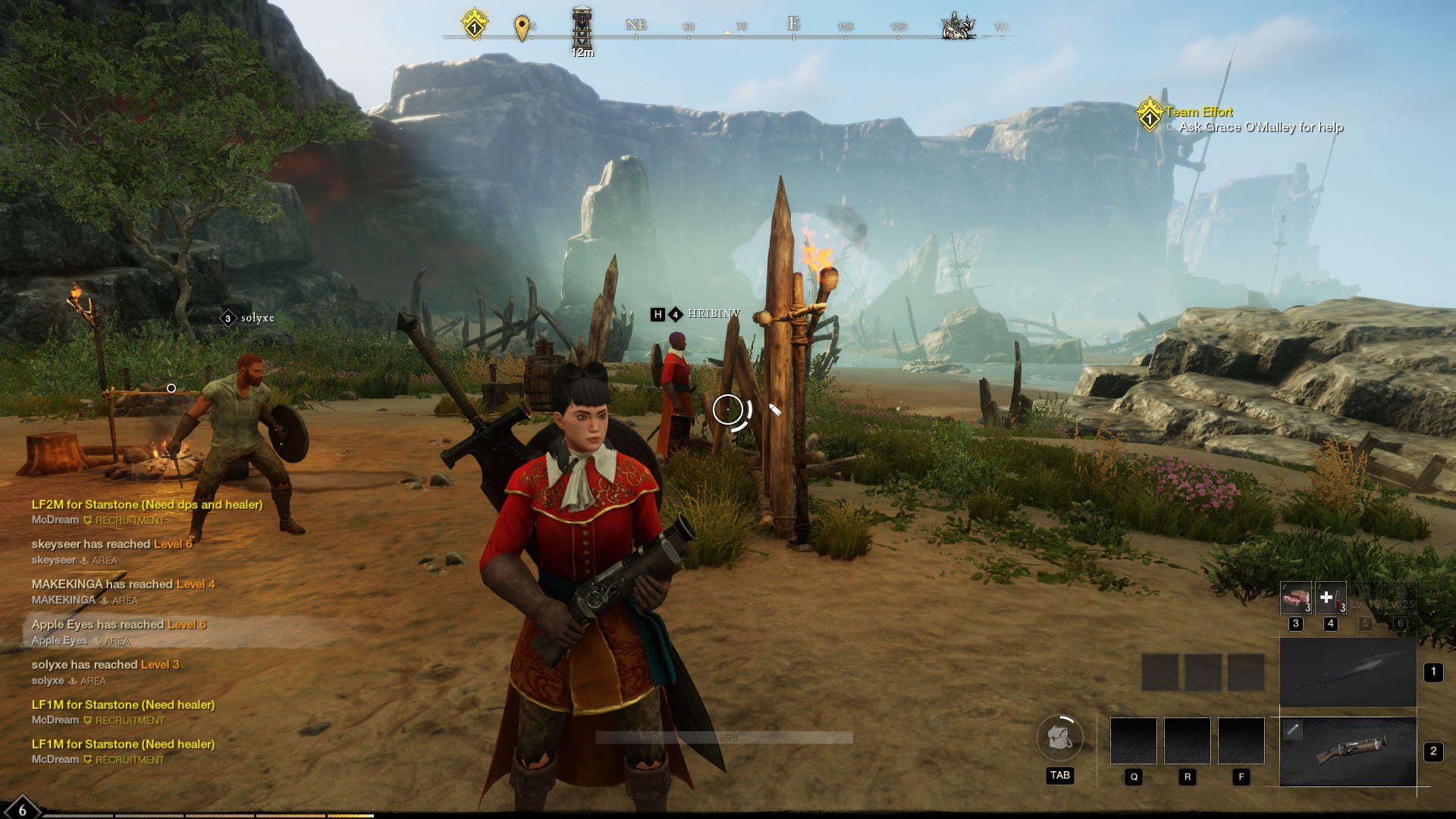Click the player level 6 badge
The width and height of the screenshot is (1456, 819).
click(x=21, y=808)
